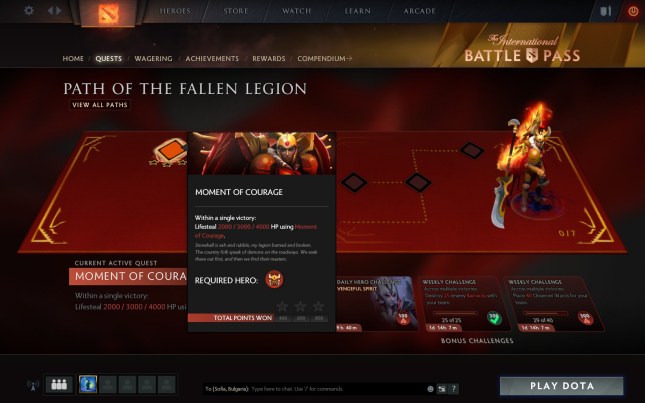
Task: Open the Compendium link
Action: click(x=325, y=59)
